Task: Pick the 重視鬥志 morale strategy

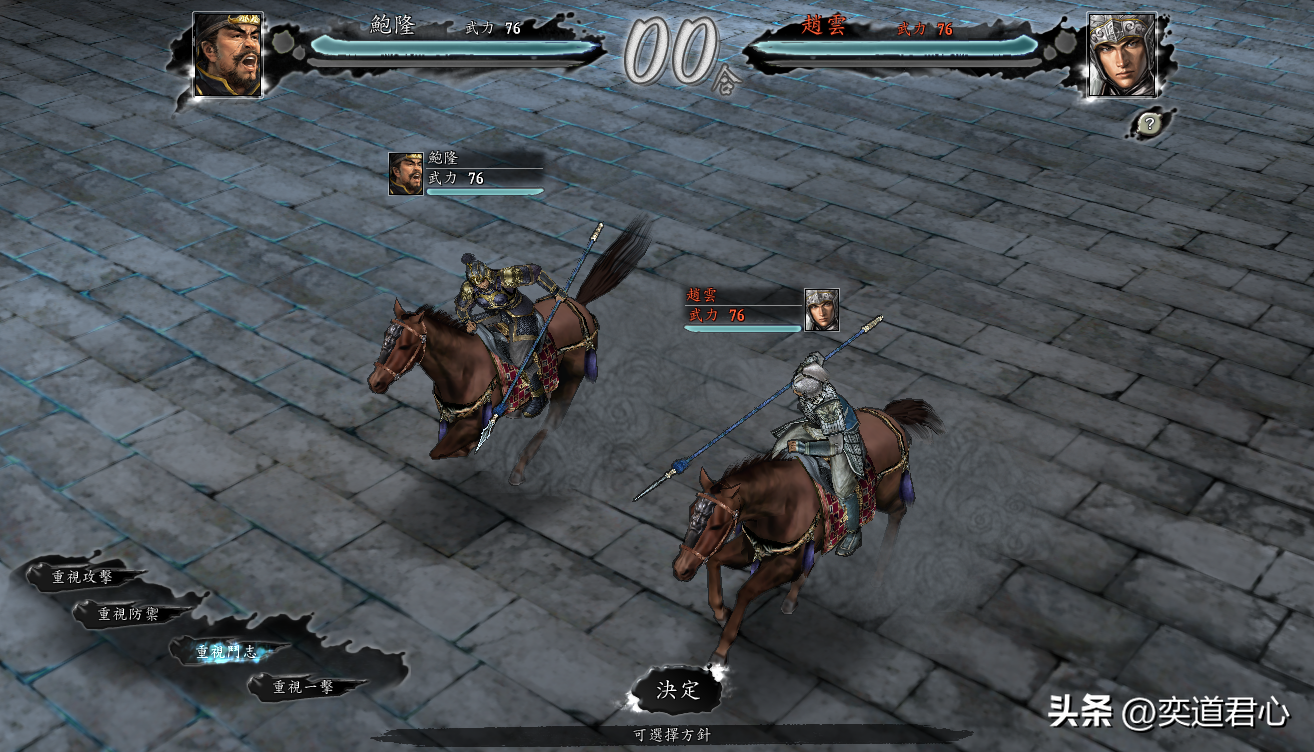Action: click(x=226, y=652)
